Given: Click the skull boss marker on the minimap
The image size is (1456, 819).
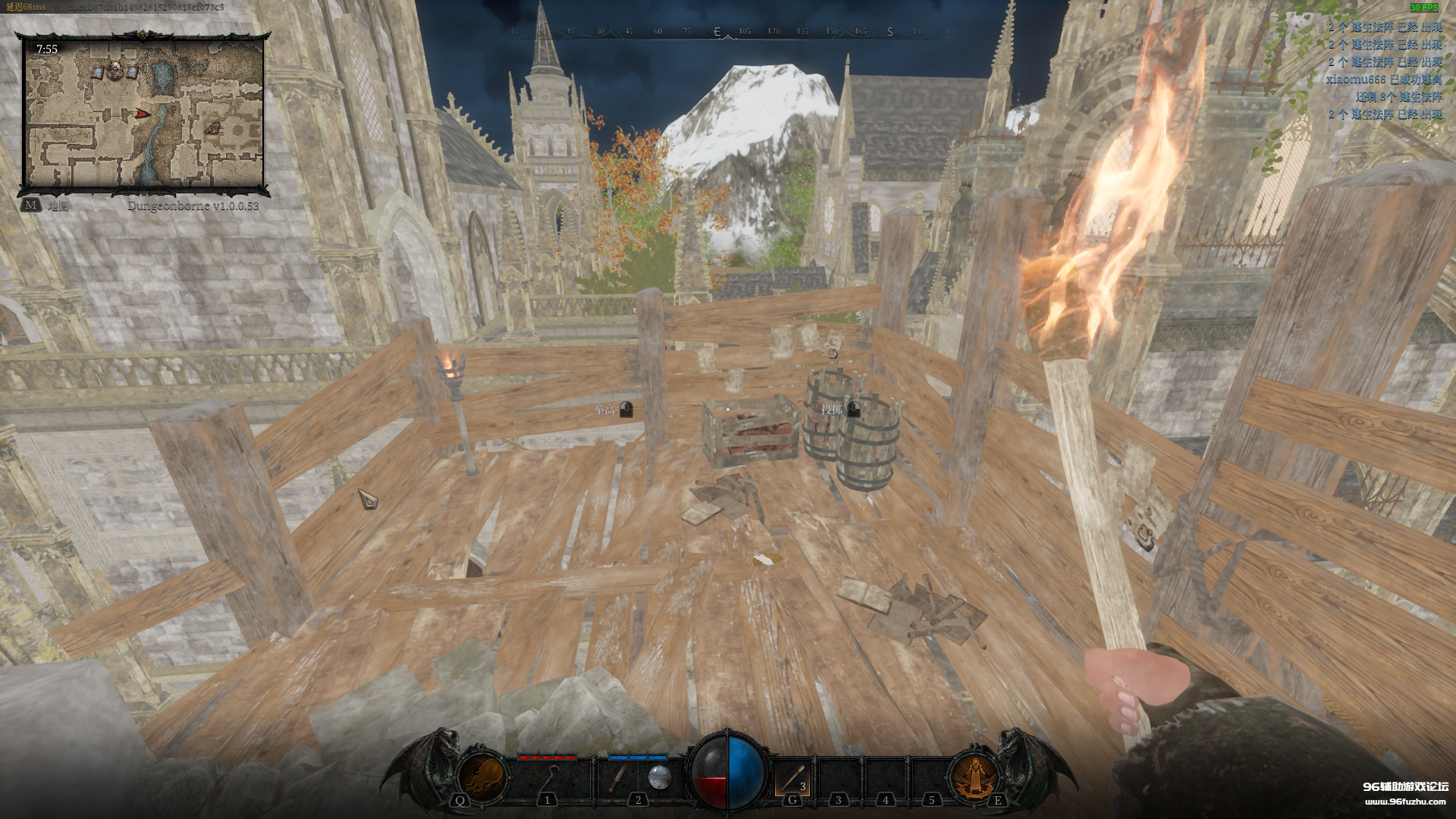Looking at the screenshot, I should (115, 71).
